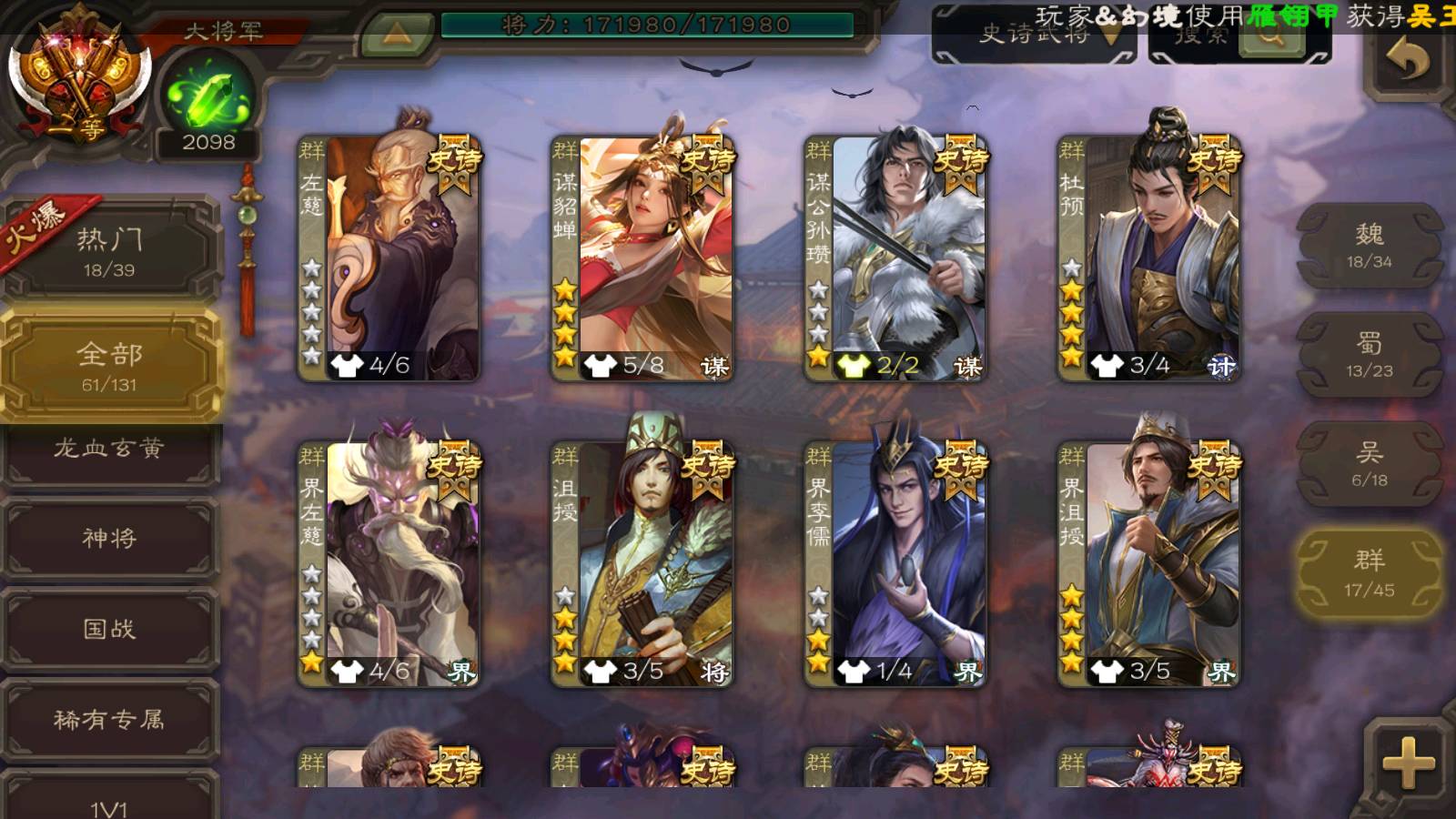View the 杜预 hero card
The width and height of the screenshot is (1456, 819).
(x=1148, y=258)
